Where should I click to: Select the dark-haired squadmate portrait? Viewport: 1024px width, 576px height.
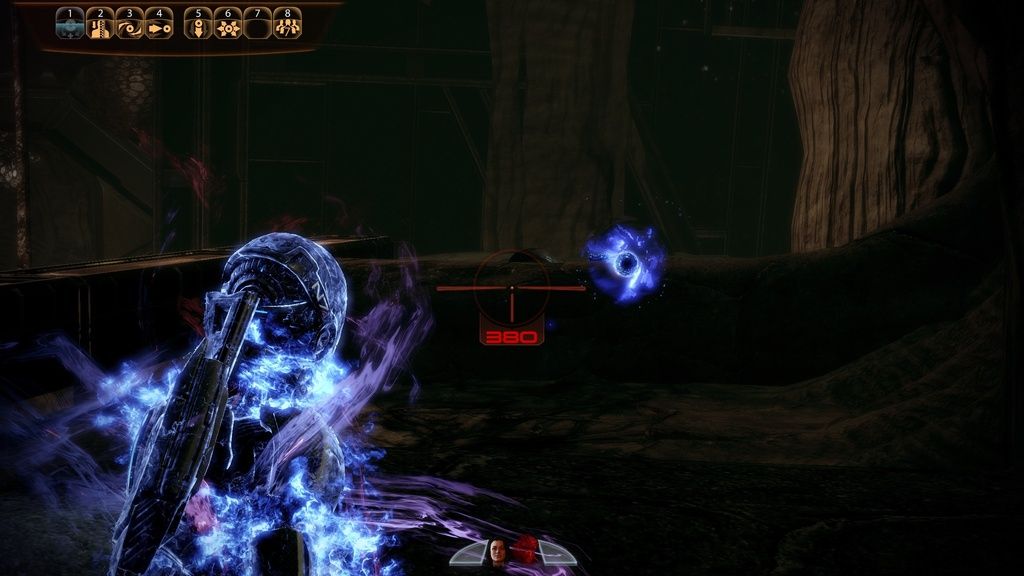(497, 550)
